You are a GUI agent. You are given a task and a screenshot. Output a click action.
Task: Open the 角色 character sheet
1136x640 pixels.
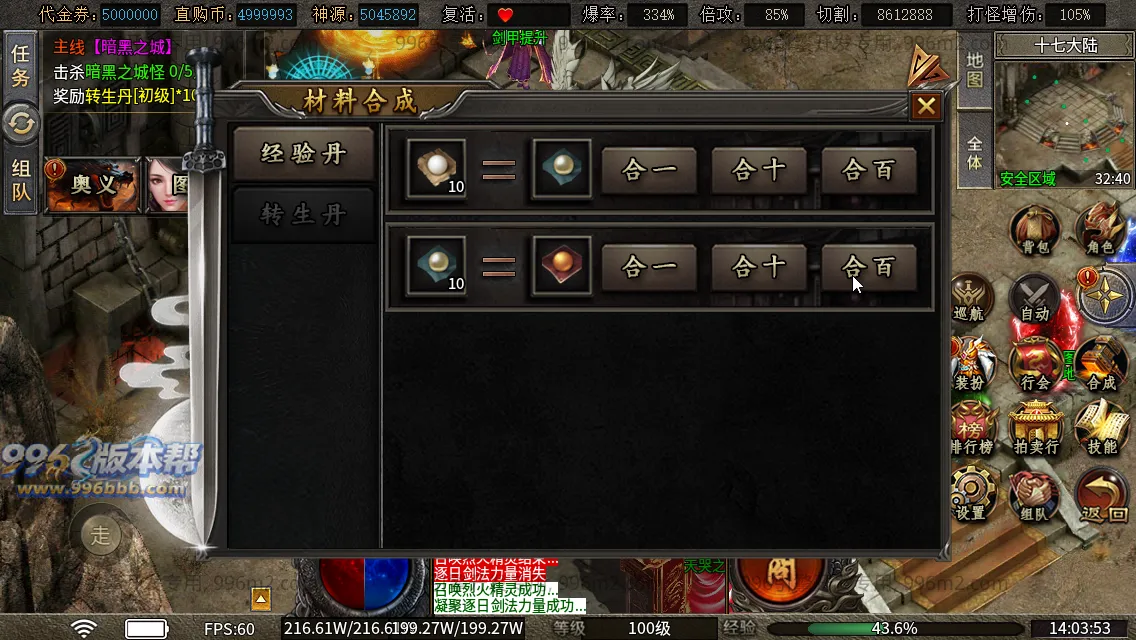click(1100, 229)
